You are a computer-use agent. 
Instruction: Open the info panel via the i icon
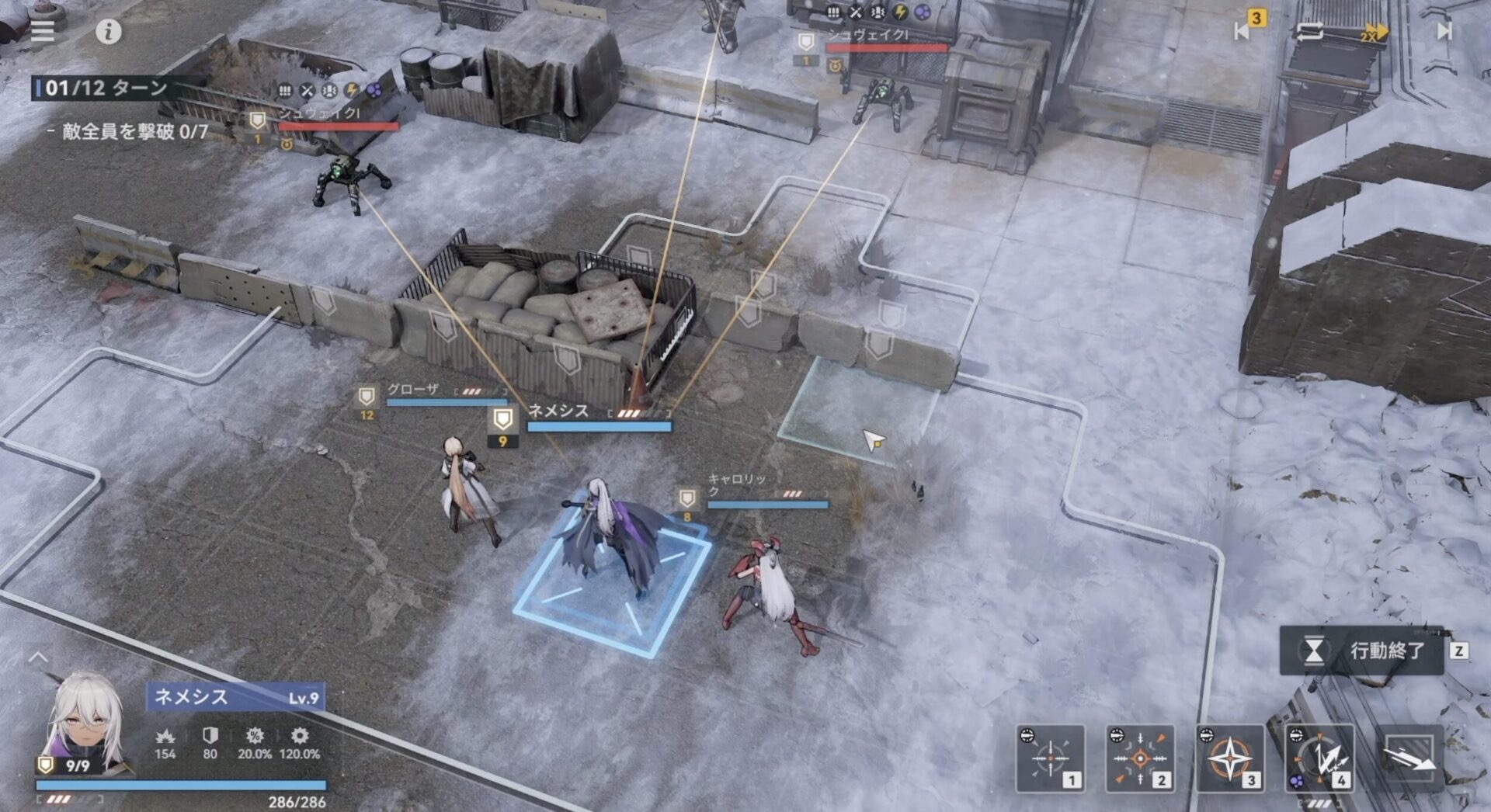107,33
